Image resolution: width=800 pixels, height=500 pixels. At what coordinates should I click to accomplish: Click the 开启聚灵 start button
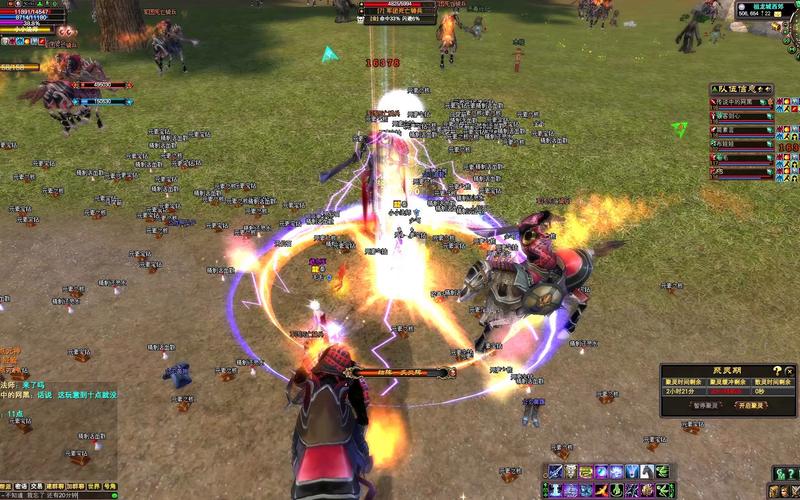tap(751, 405)
